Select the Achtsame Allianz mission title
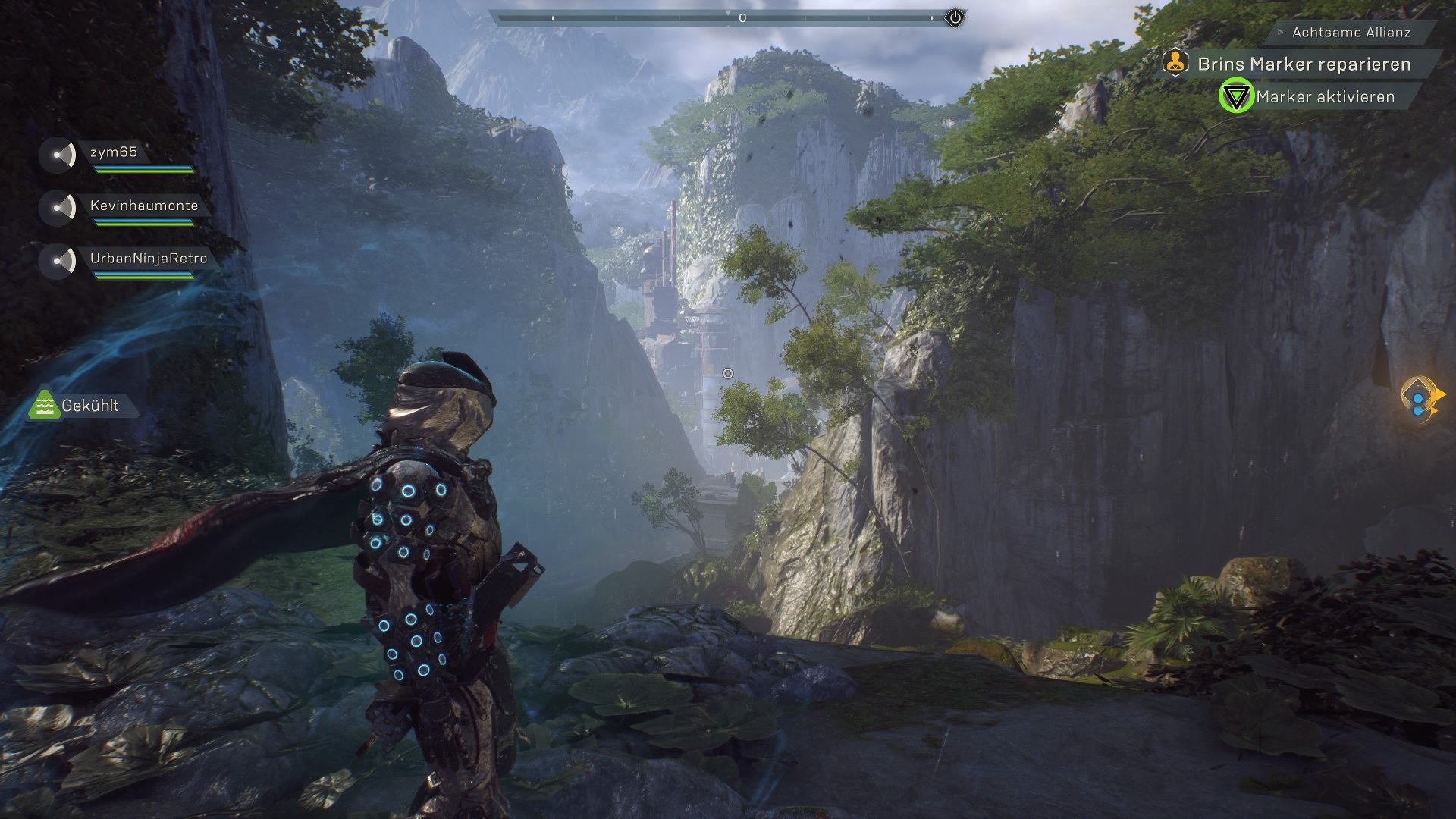The width and height of the screenshot is (1456, 819). (1352, 33)
